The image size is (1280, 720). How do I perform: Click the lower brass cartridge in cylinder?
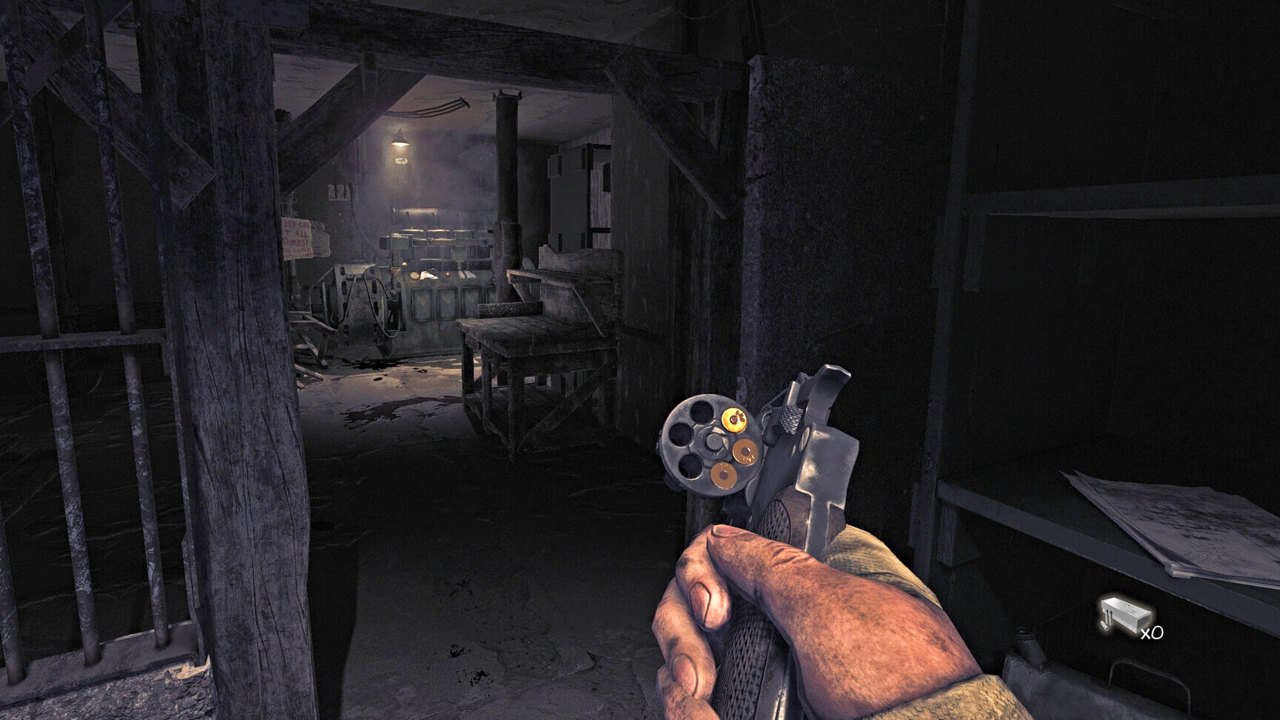(x=724, y=474)
